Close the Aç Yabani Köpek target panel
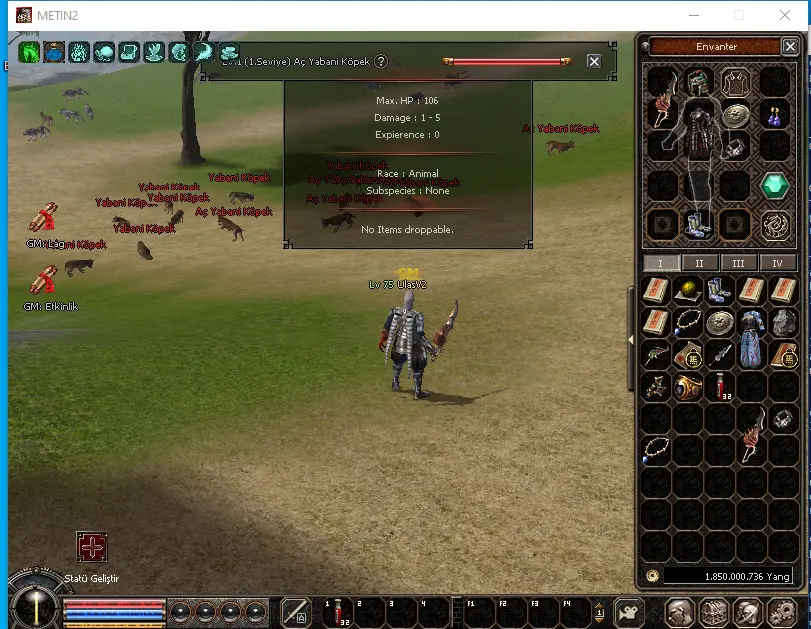The height and width of the screenshot is (629, 811). click(x=594, y=61)
